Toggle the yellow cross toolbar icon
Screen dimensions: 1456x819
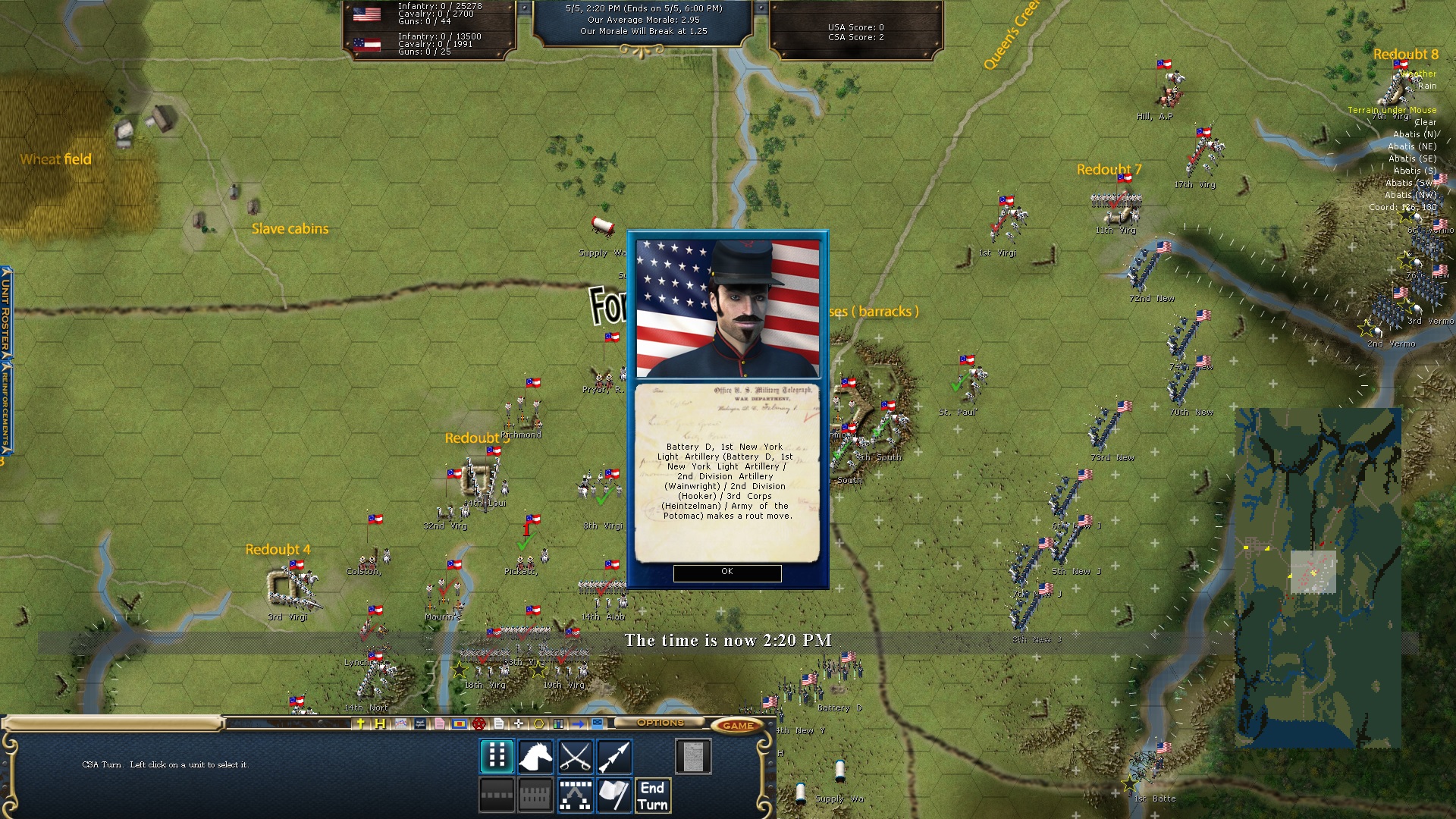[361, 723]
